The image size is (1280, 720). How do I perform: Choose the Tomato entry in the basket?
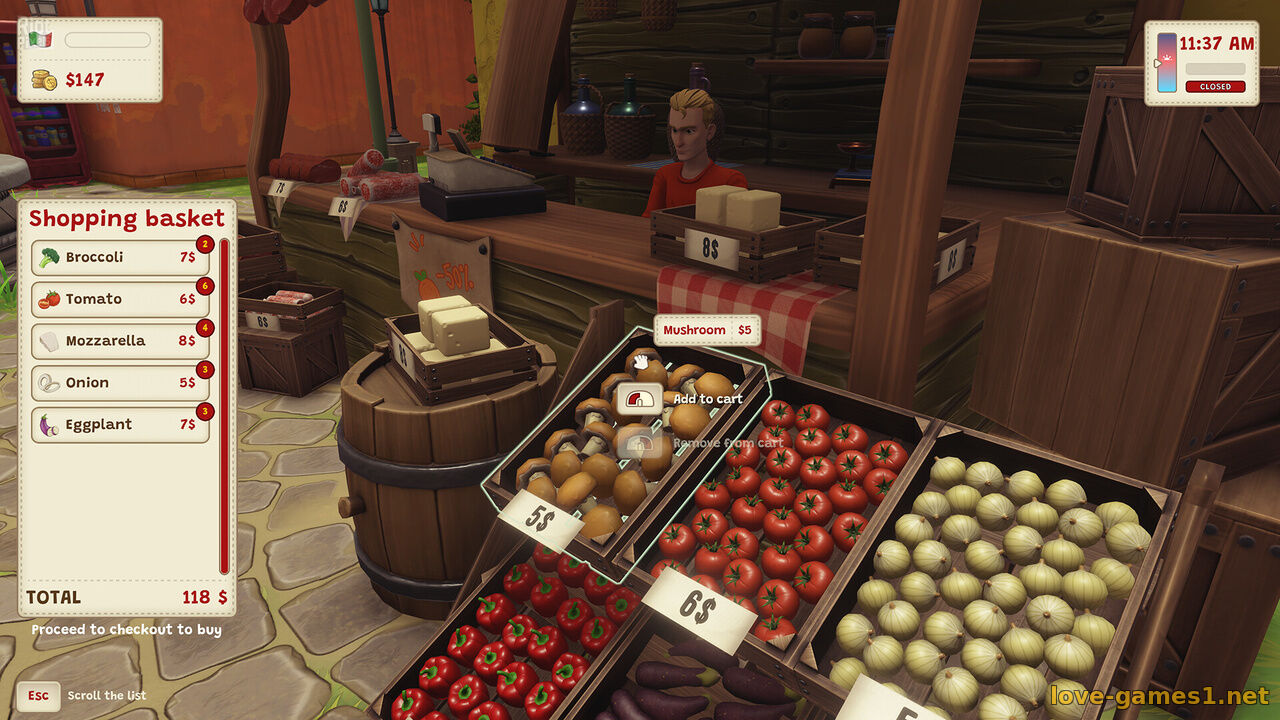[120, 300]
